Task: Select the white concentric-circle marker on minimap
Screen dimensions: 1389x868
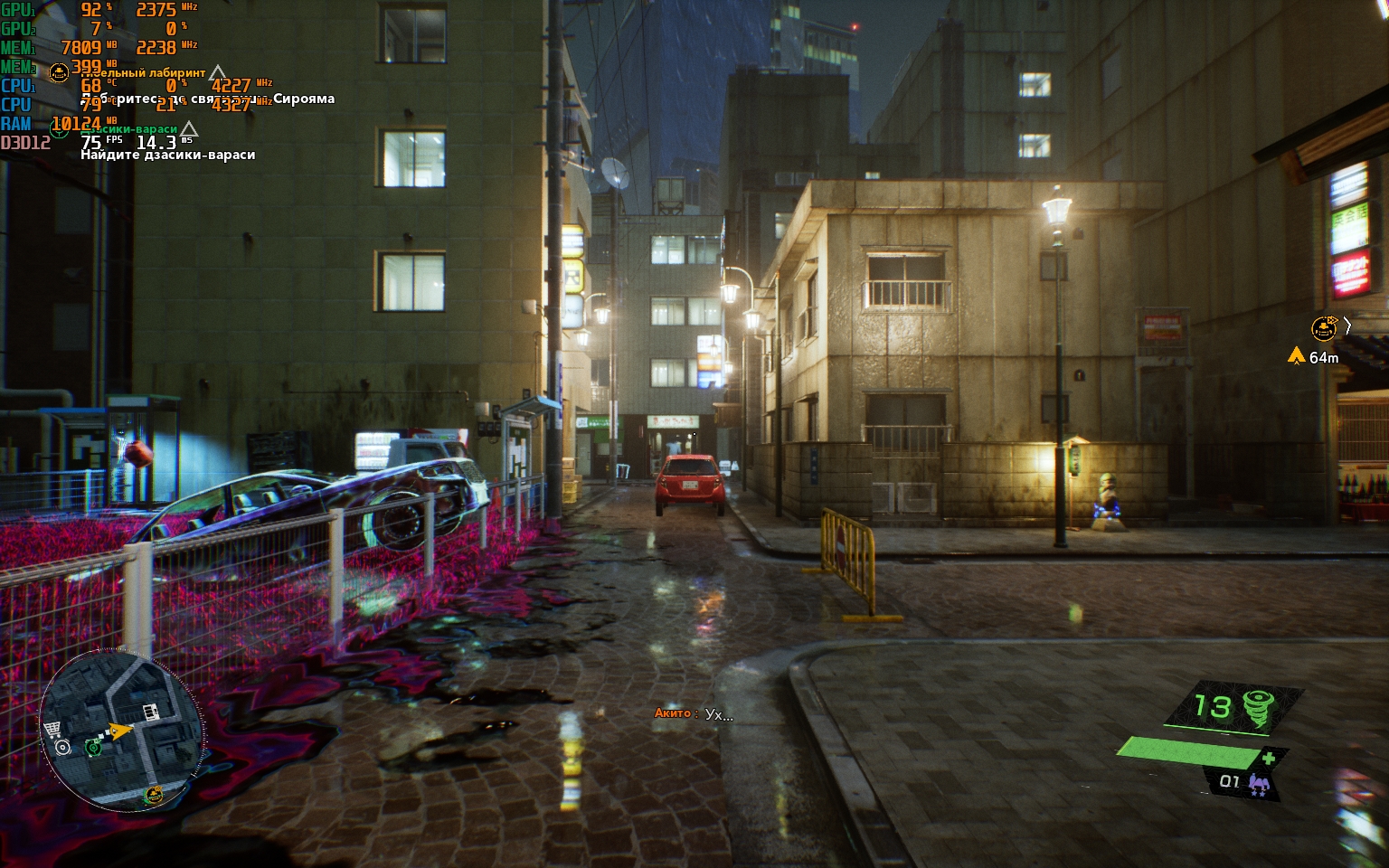Action: tap(62, 747)
